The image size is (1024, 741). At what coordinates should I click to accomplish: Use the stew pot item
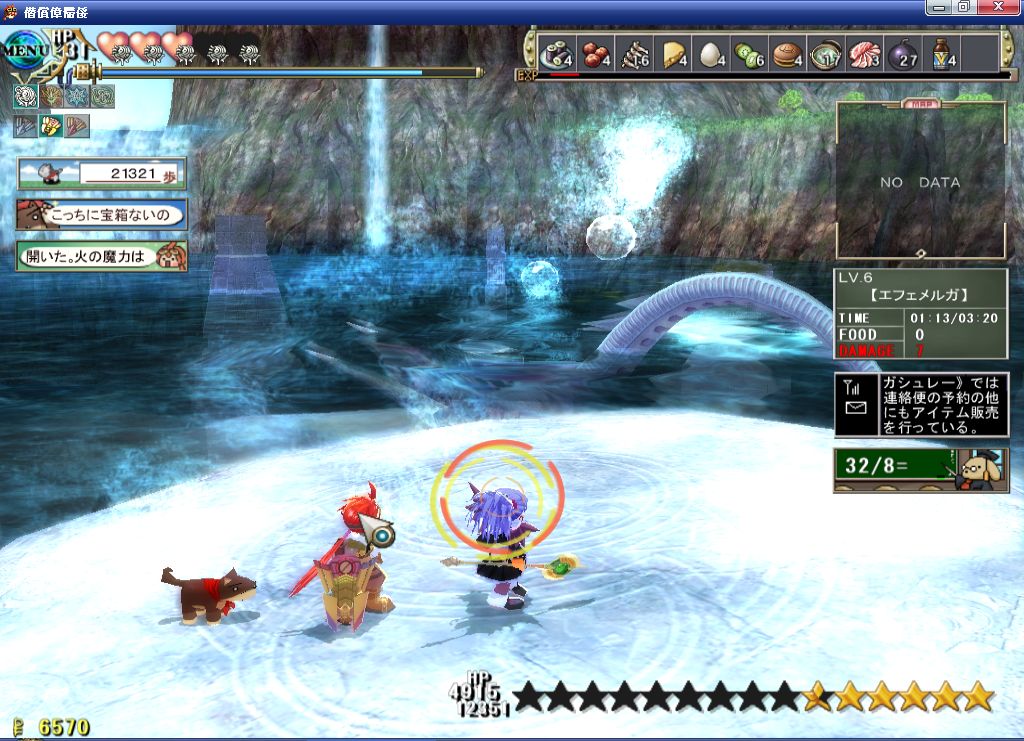pyautogui.click(x=826, y=54)
